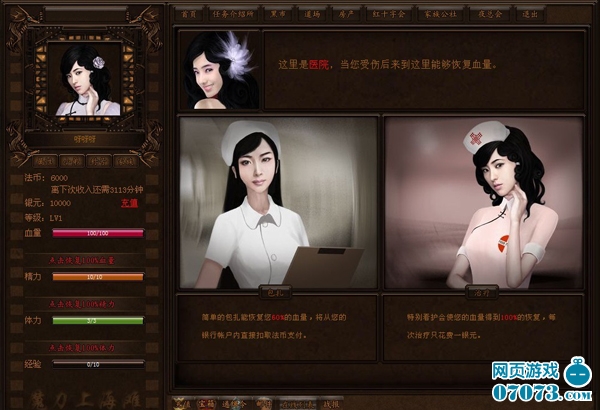Restore 100% 精力 energy via red link

click(82, 302)
